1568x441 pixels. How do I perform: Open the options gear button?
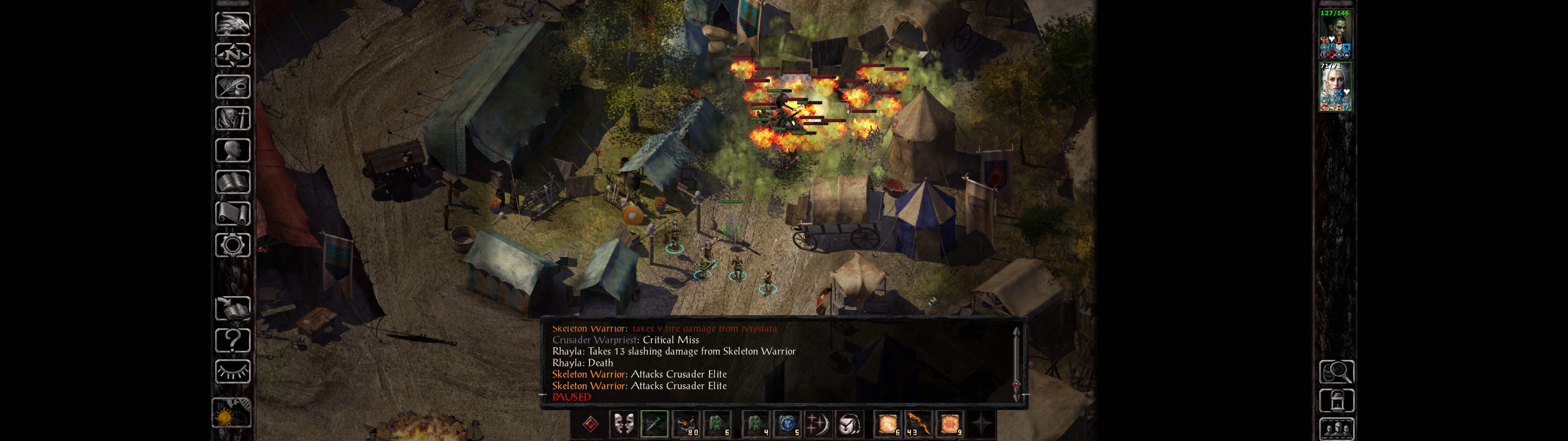[x=232, y=245]
